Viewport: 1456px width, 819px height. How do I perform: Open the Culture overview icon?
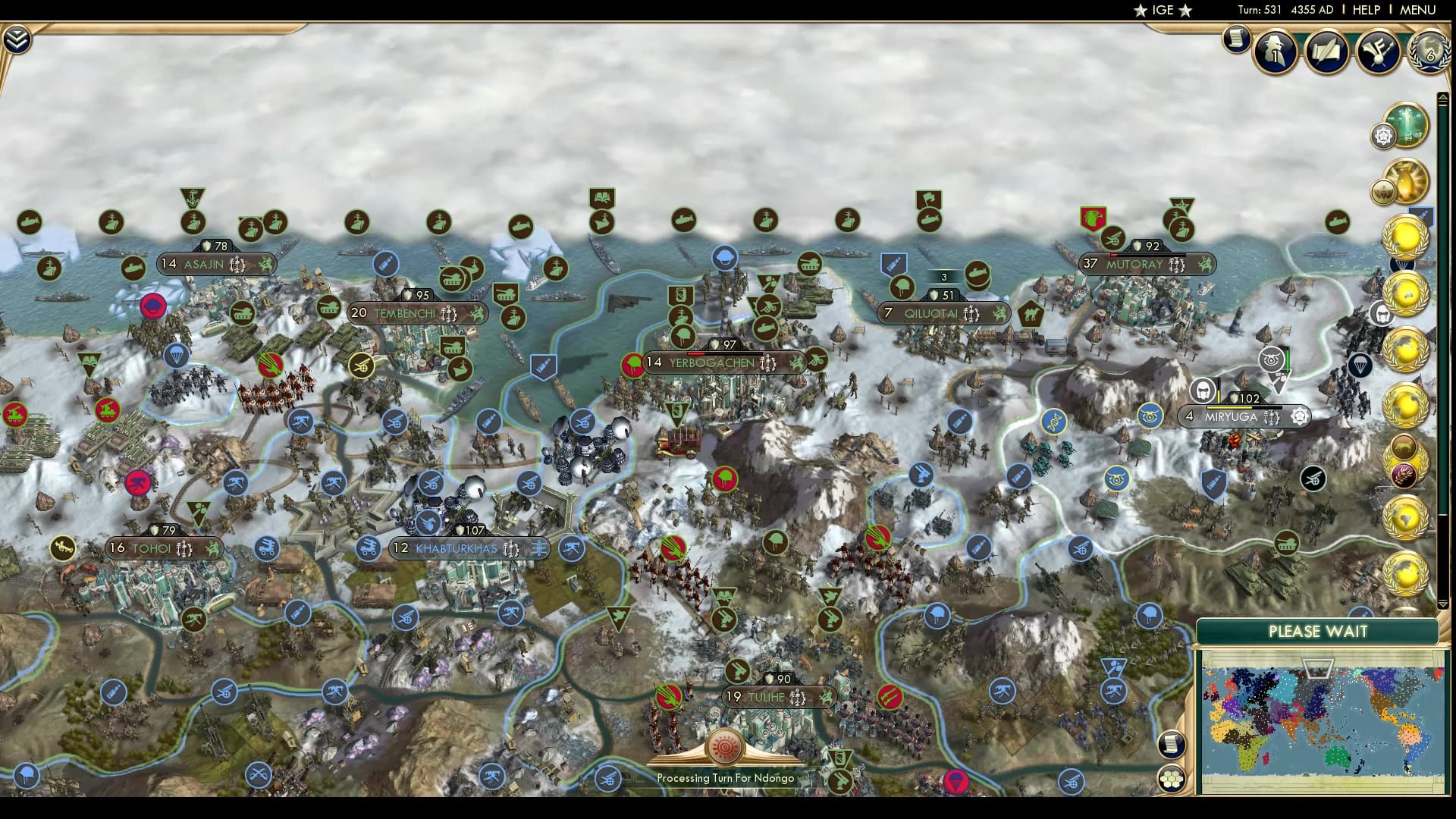click(1379, 52)
